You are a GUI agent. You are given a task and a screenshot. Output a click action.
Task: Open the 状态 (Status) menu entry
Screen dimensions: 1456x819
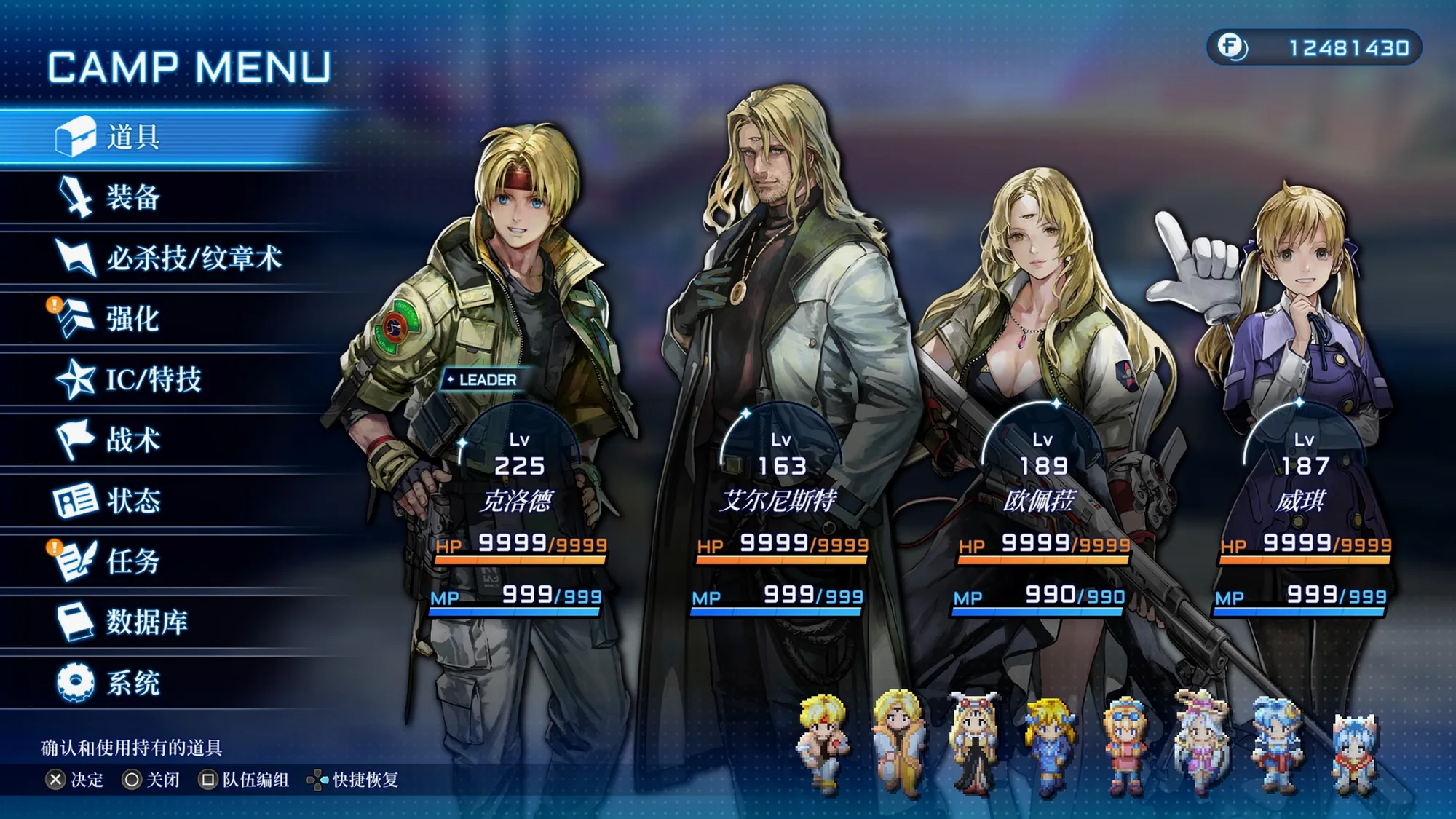click(x=135, y=501)
